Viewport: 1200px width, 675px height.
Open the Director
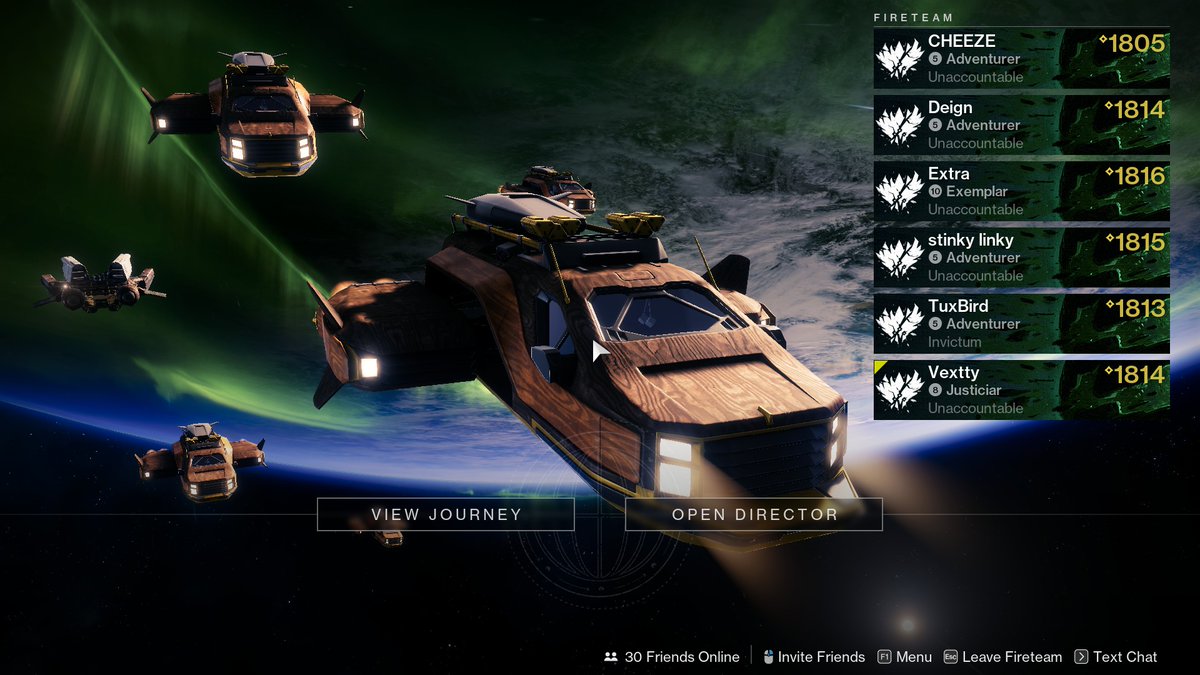(754, 515)
